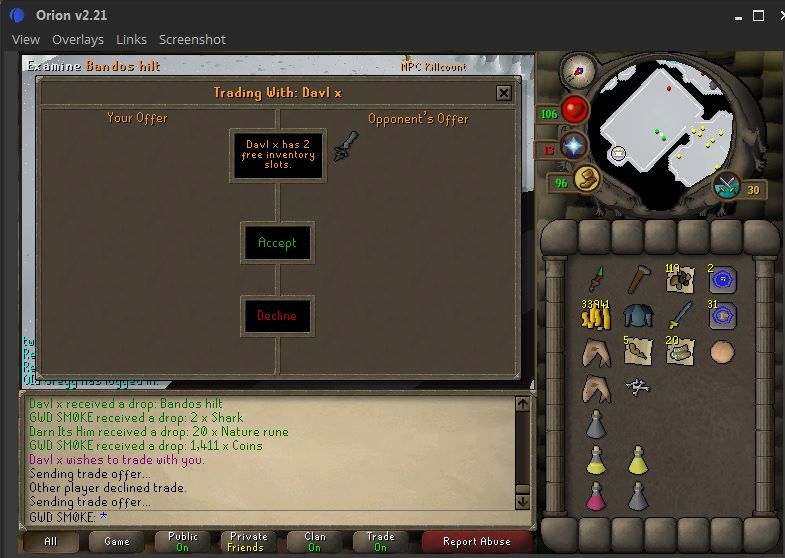
Task: Open the View menu
Action: coord(26,39)
